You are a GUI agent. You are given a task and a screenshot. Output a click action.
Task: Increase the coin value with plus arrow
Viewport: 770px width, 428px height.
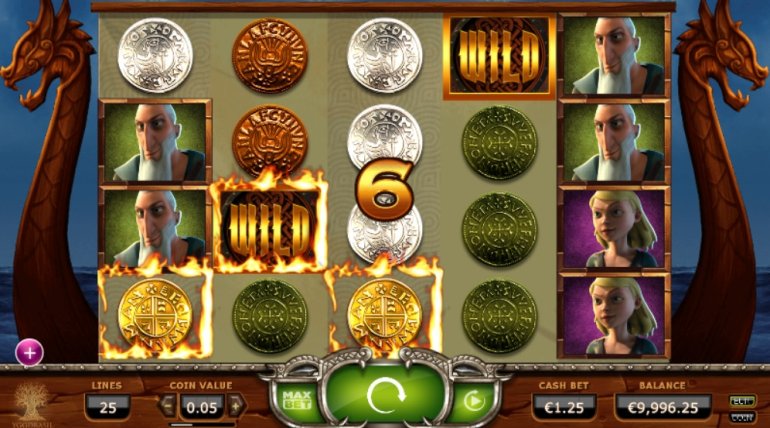pyautogui.click(x=236, y=407)
